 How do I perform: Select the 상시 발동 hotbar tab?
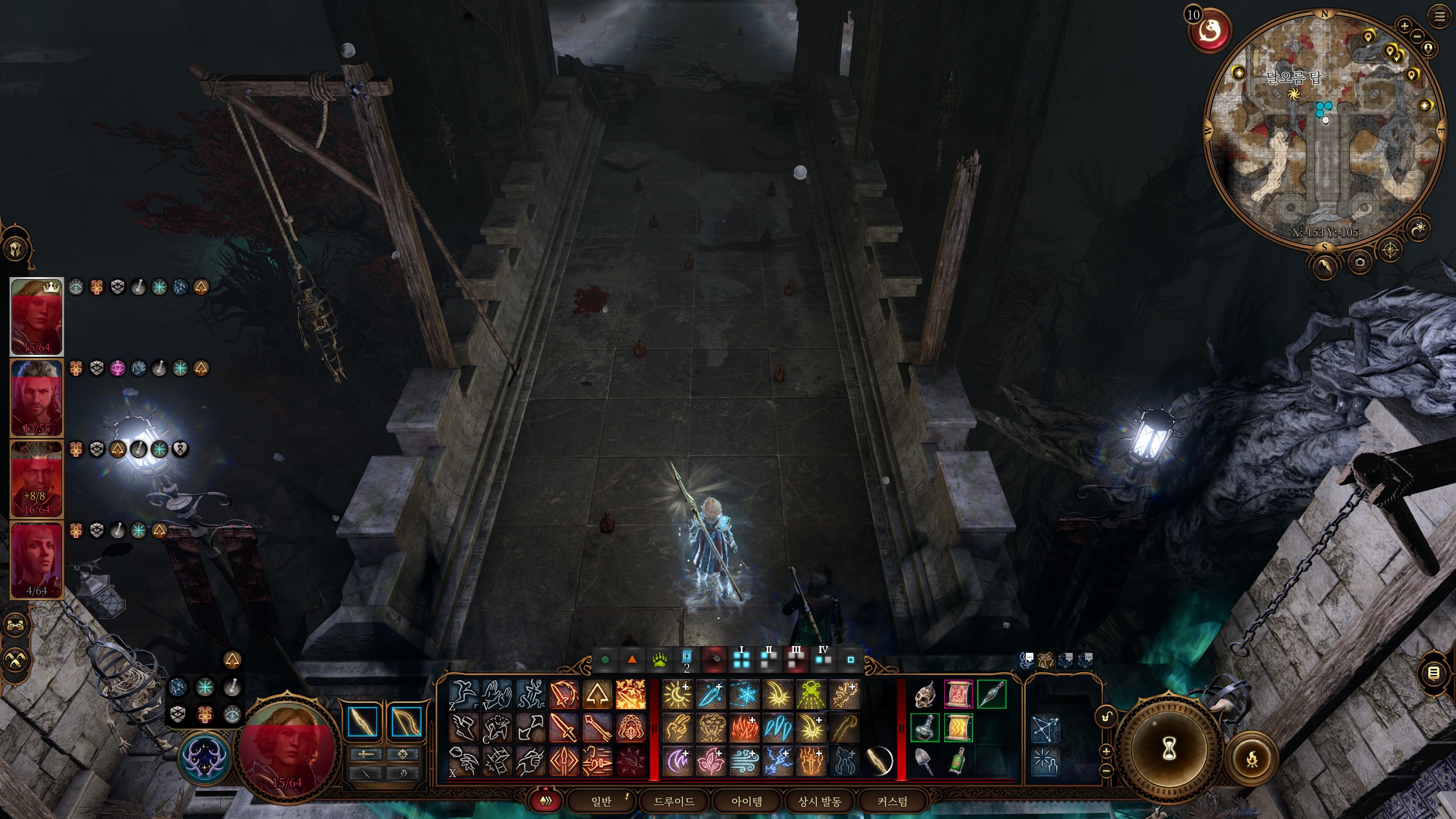point(819,801)
